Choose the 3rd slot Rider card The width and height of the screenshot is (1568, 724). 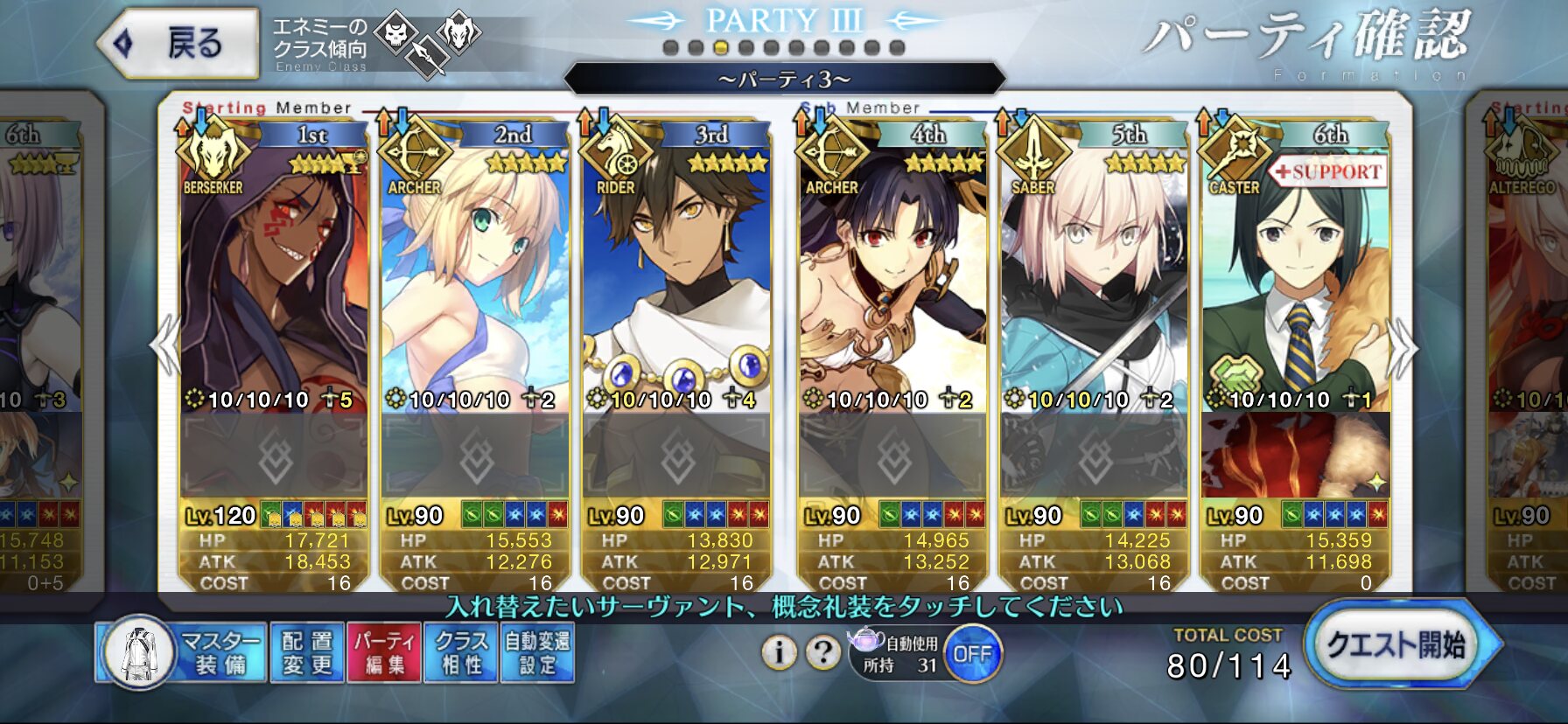[676, 280]
